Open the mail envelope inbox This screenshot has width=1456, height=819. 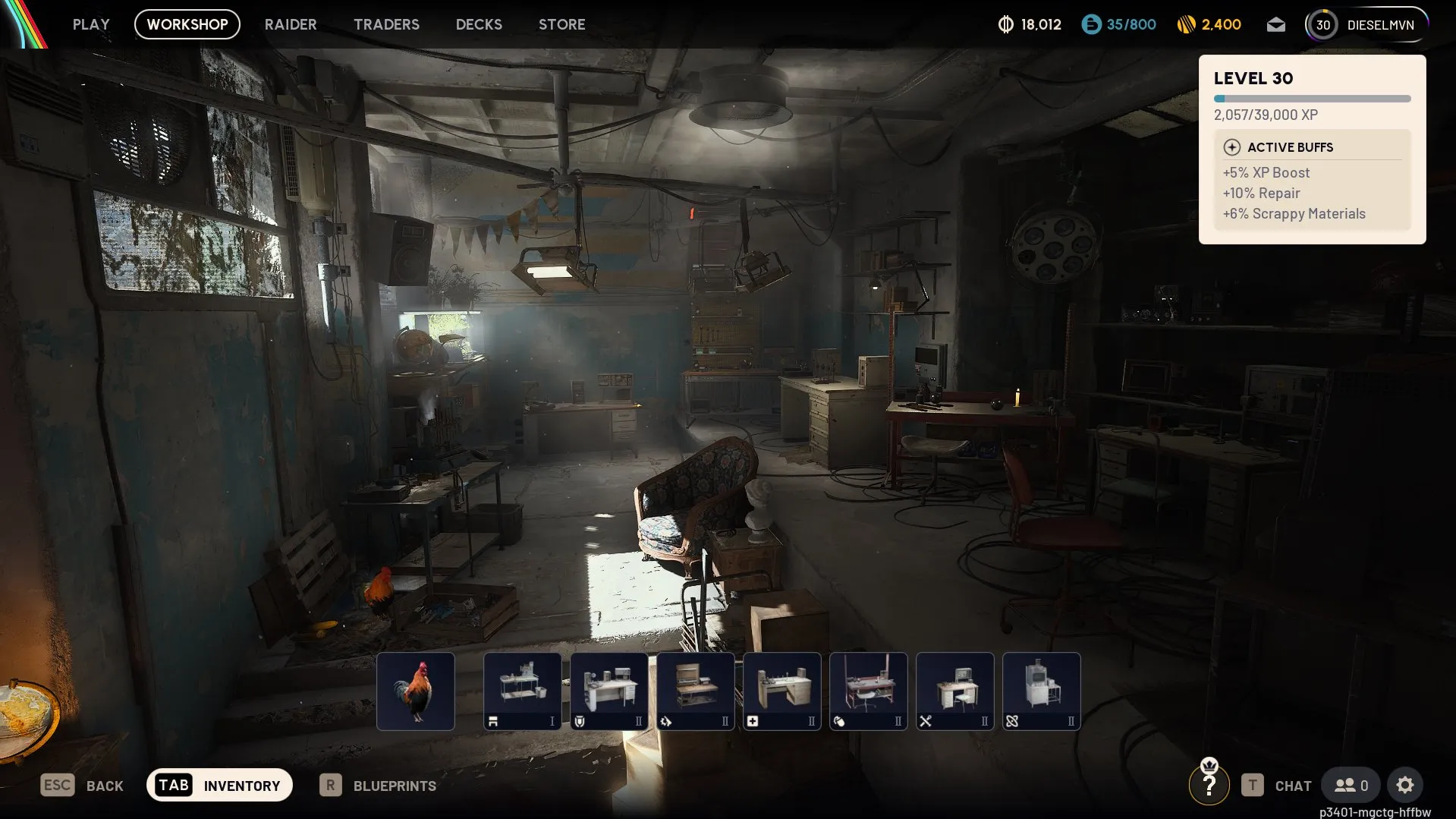1275,25
